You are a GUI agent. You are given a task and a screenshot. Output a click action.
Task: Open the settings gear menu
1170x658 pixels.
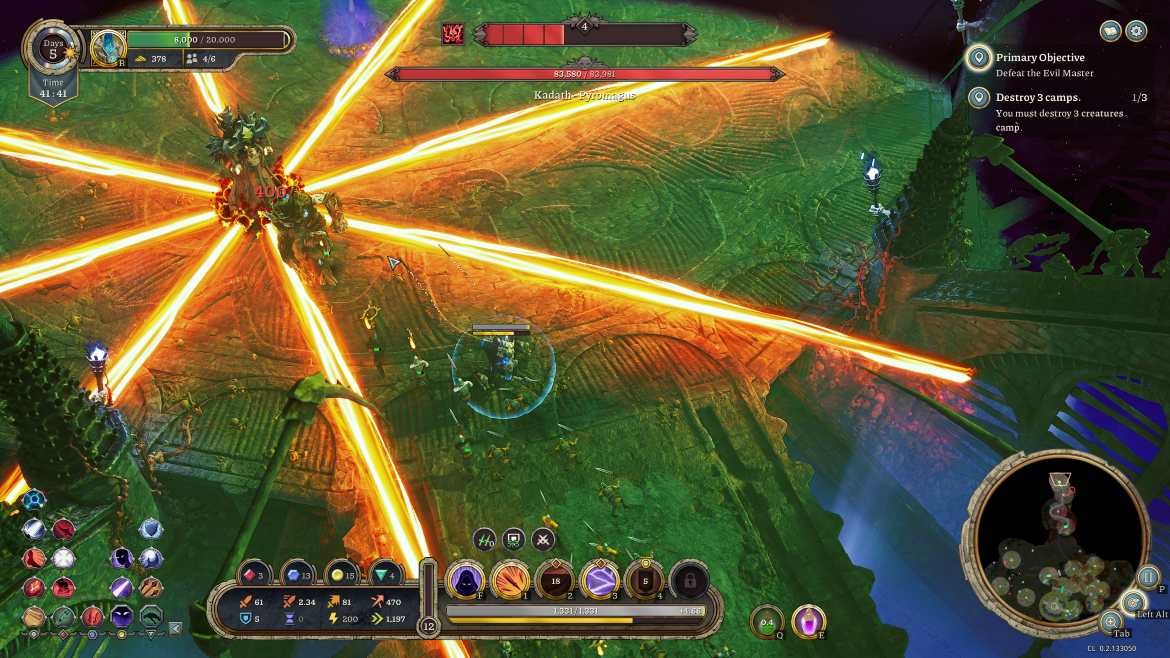click(x=1136, y=31)
